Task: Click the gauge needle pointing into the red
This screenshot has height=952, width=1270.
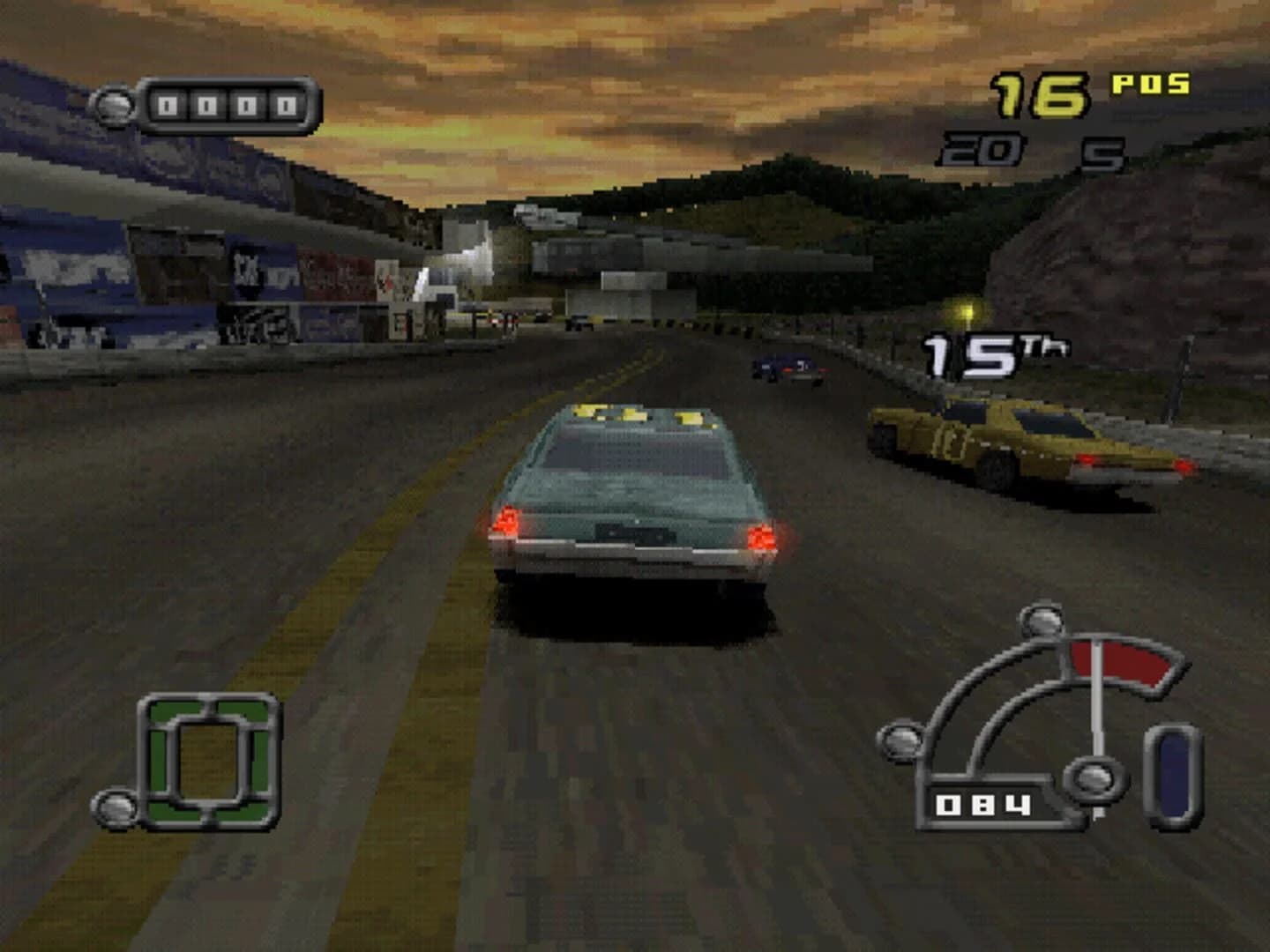Action: click(x=1095, y=696)
